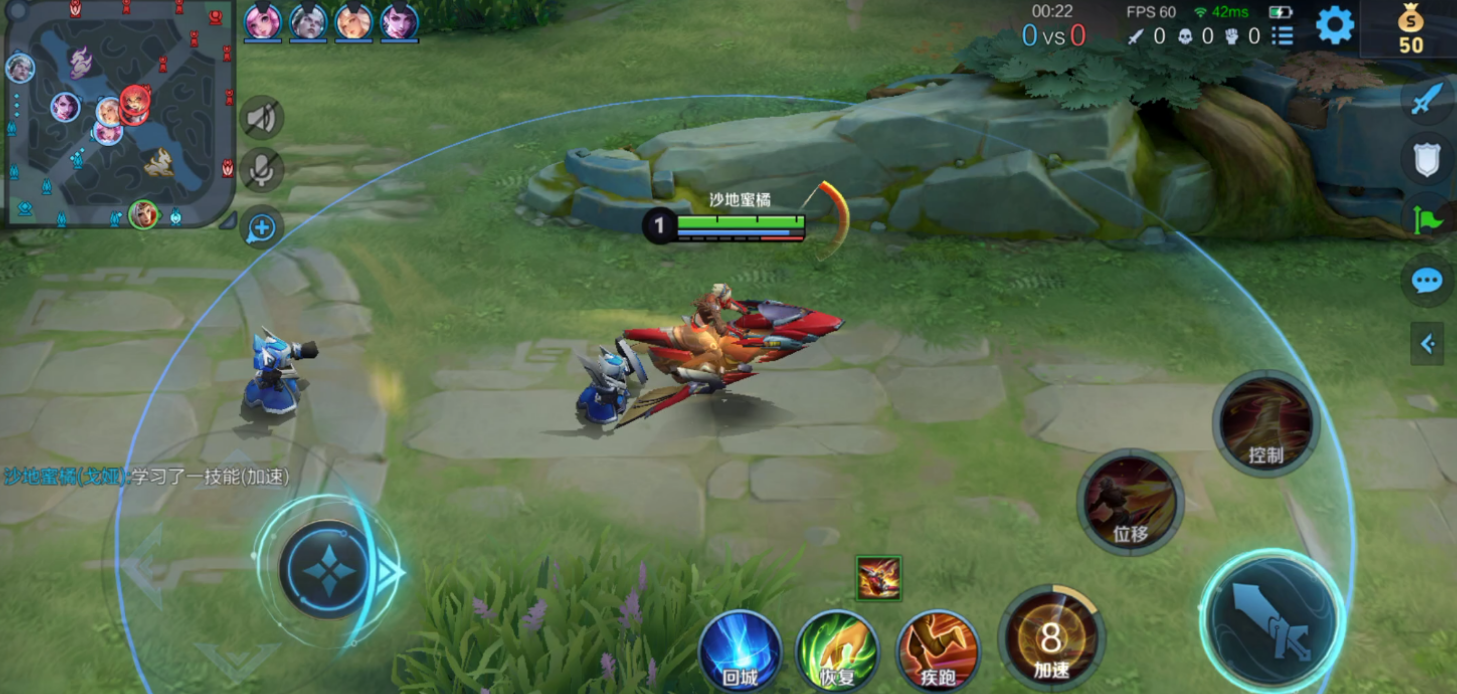Click the blue plus zoom button
The width and height of the screenshot is (1457, 694).
262,228
